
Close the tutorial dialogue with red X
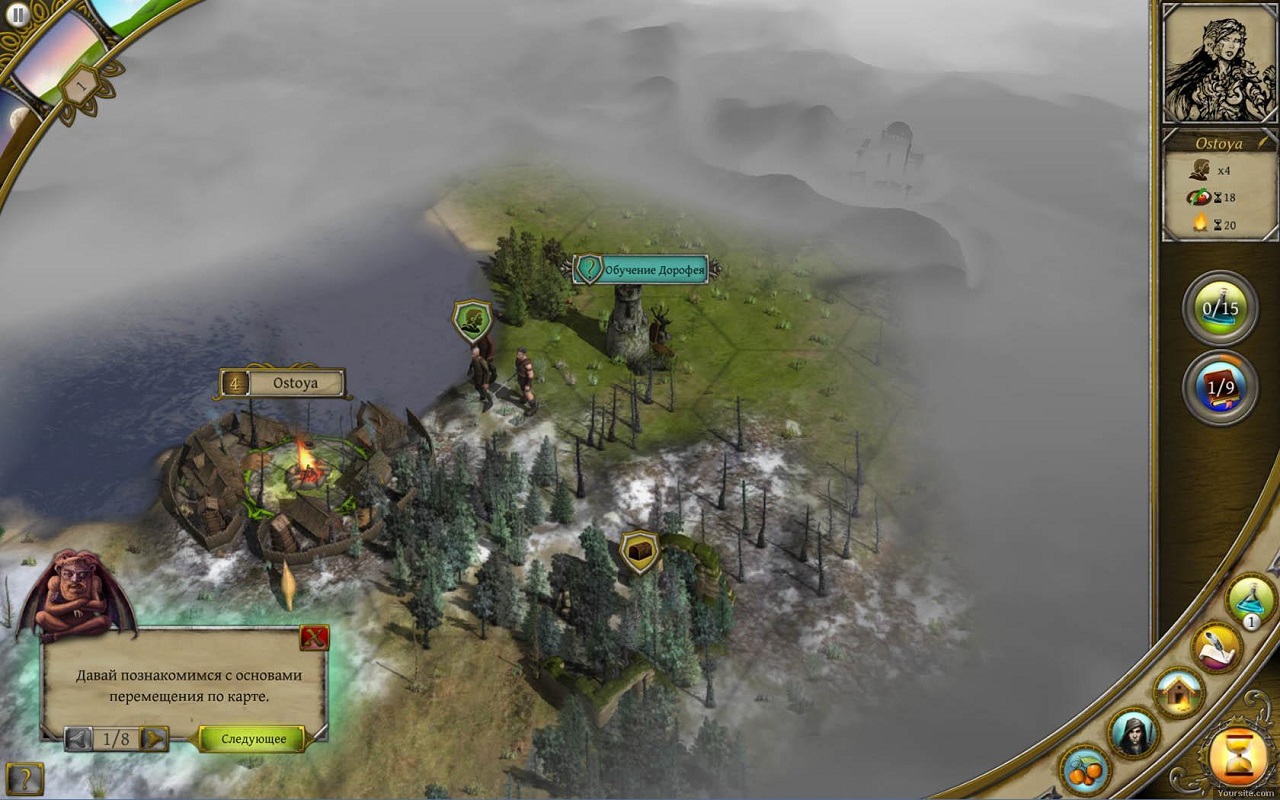click(314, 638)
